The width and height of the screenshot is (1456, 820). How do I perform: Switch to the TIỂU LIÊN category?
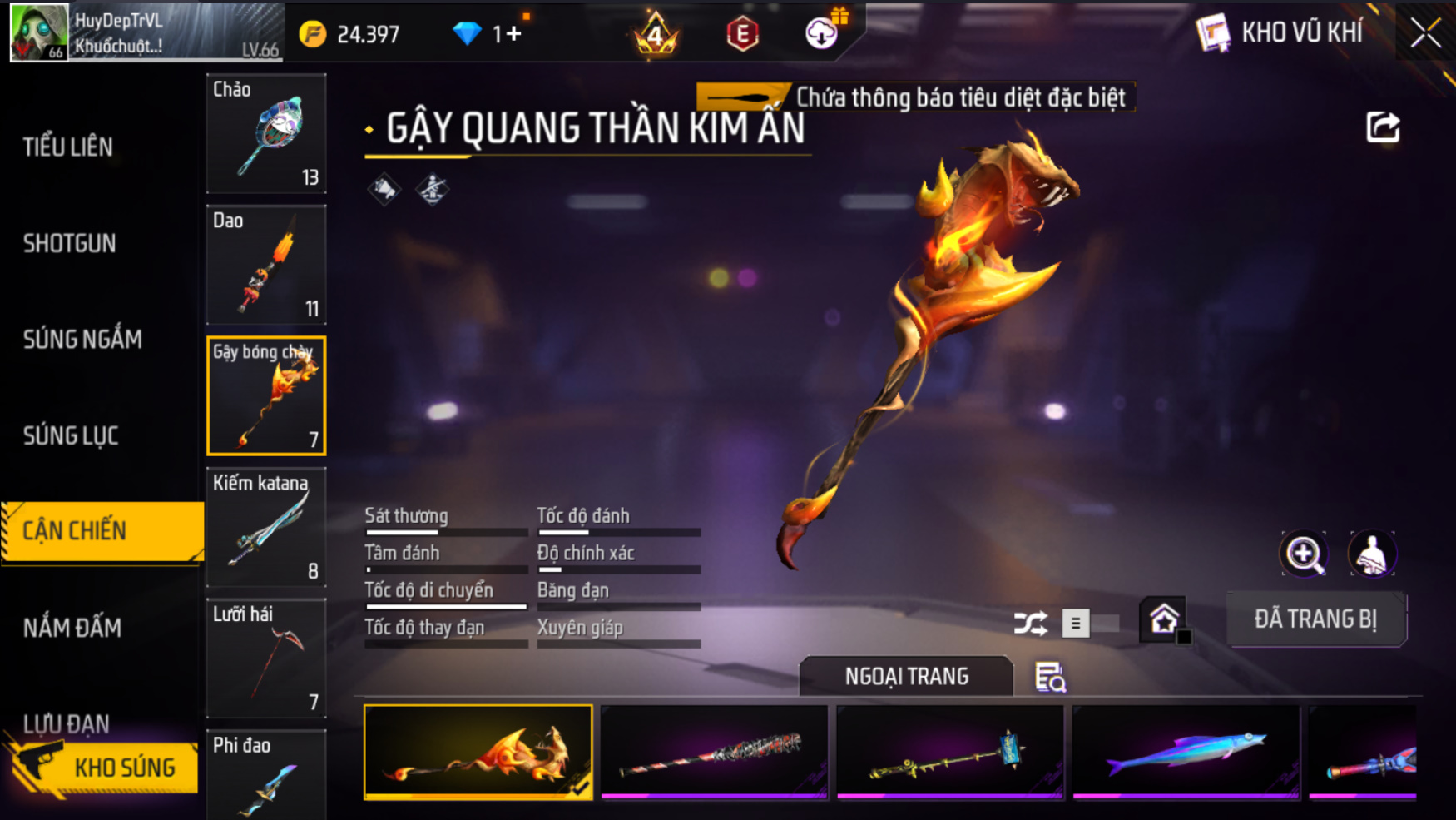68,147
